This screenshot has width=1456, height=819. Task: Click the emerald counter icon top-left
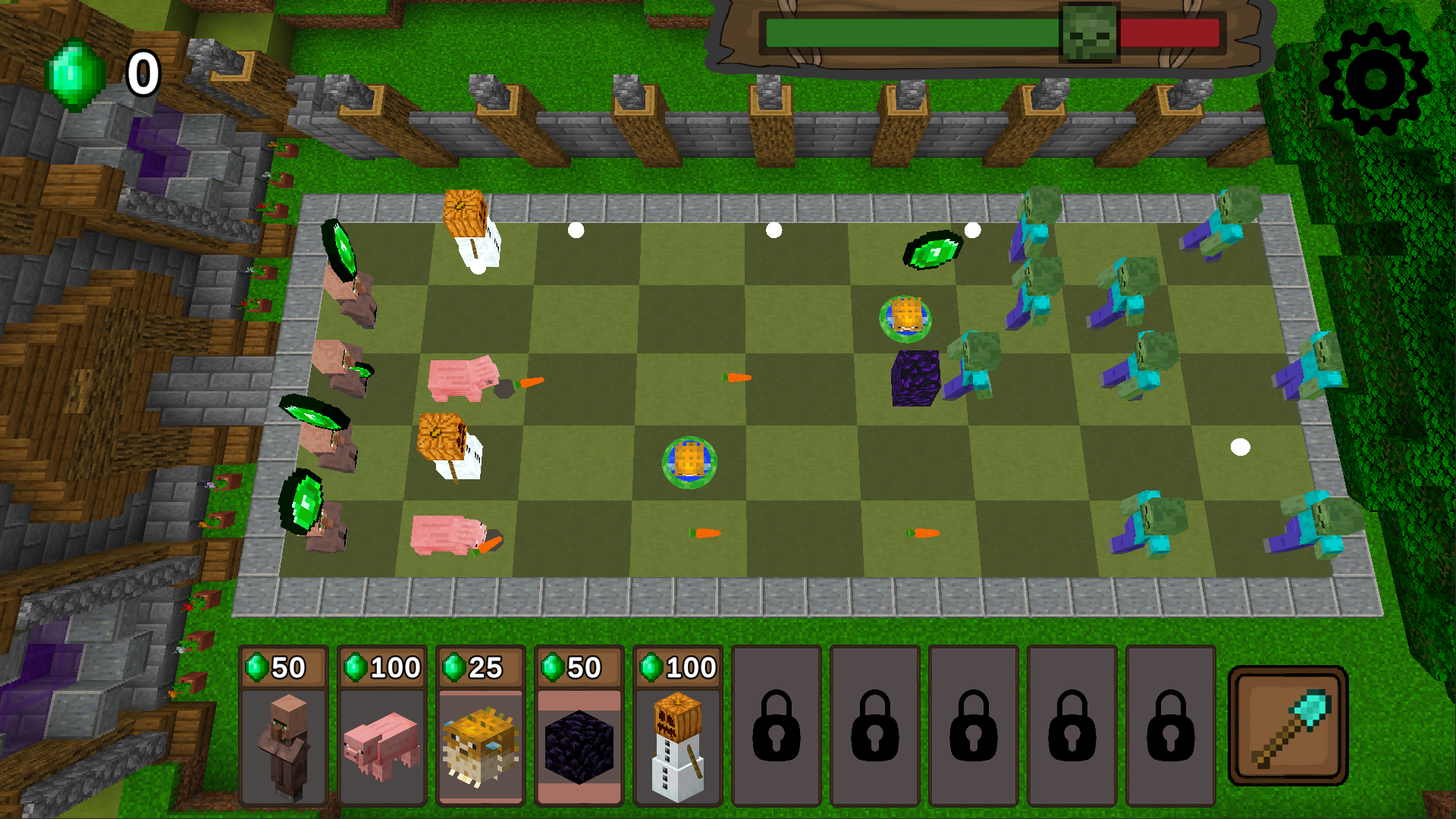(x=72, y=72)
